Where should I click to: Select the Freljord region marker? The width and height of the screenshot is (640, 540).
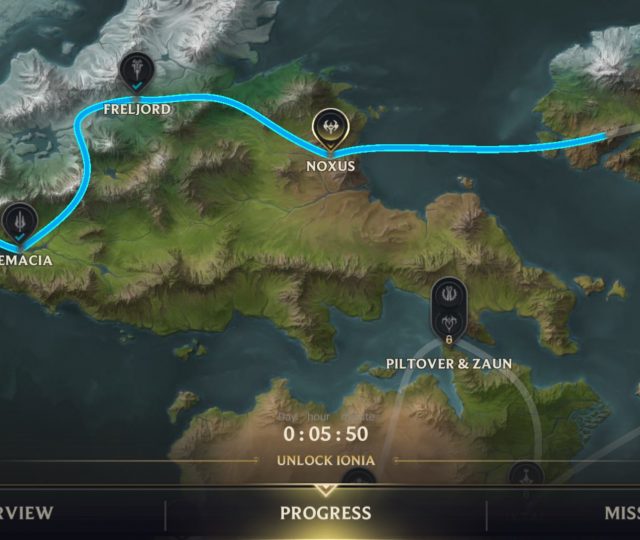pyautogui.click(x=135, y=72)
